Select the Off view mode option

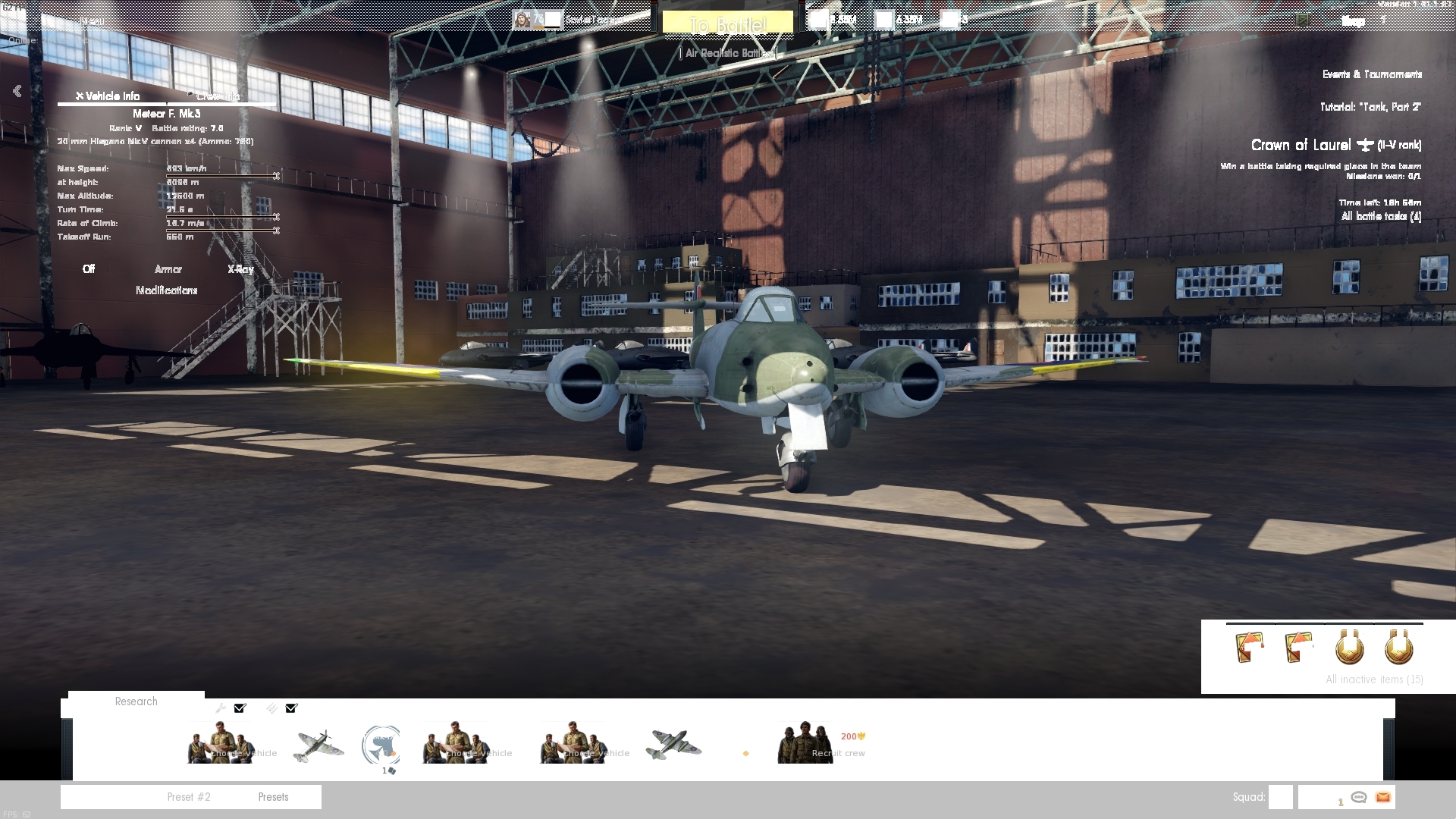point(88,269)
